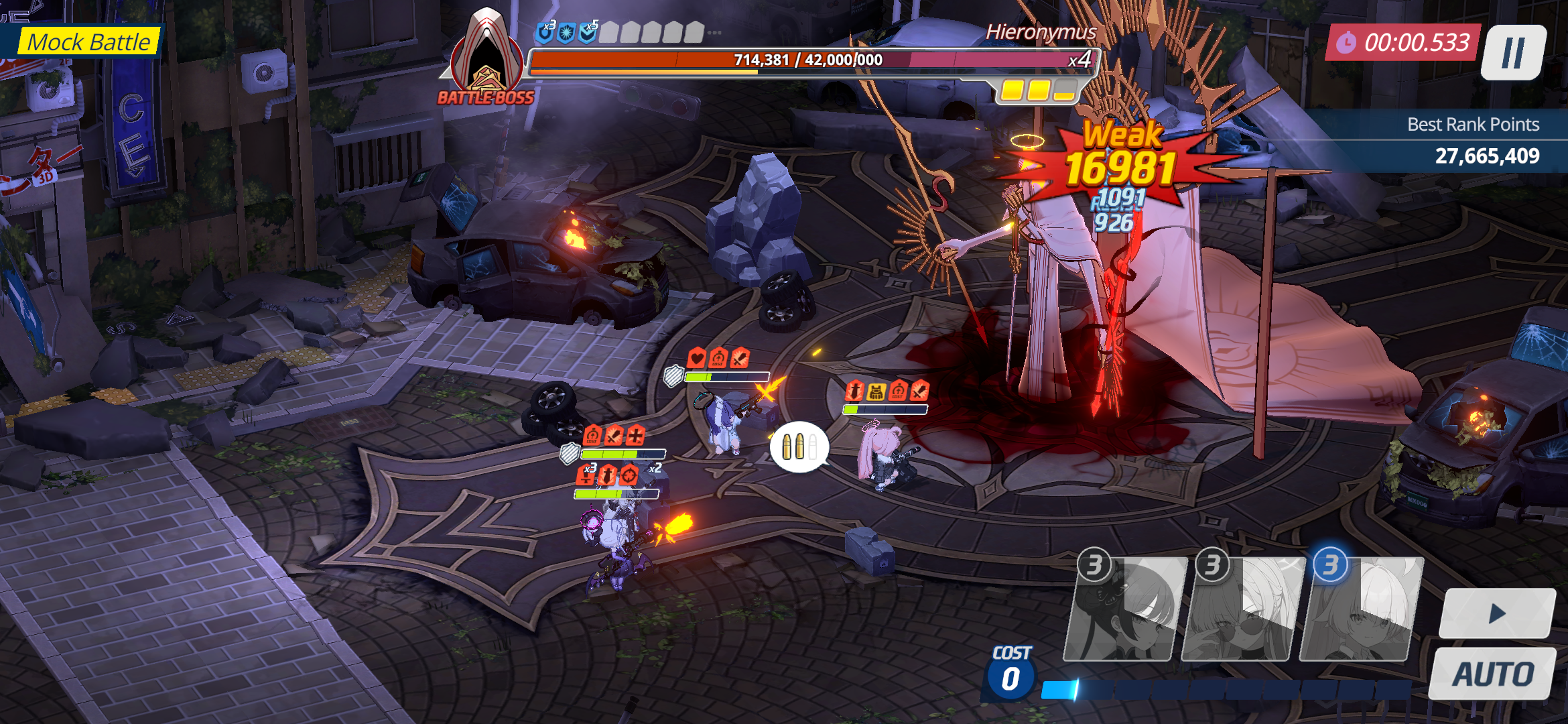Pause the battle
This screenshot has height=724, width=1568.
(1513, 52)
